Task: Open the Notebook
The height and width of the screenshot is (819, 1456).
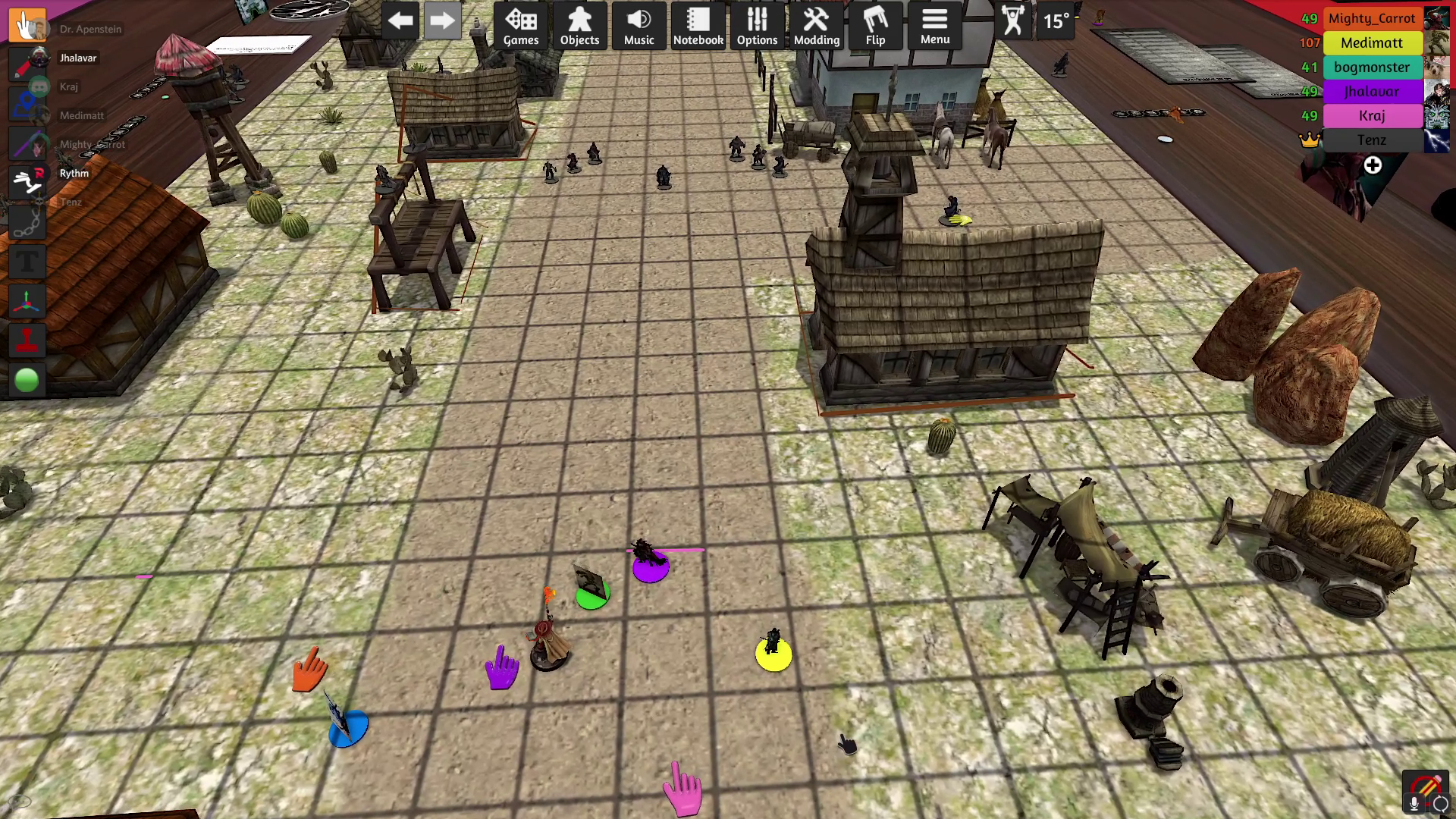Action: click(x=698, y=26)
